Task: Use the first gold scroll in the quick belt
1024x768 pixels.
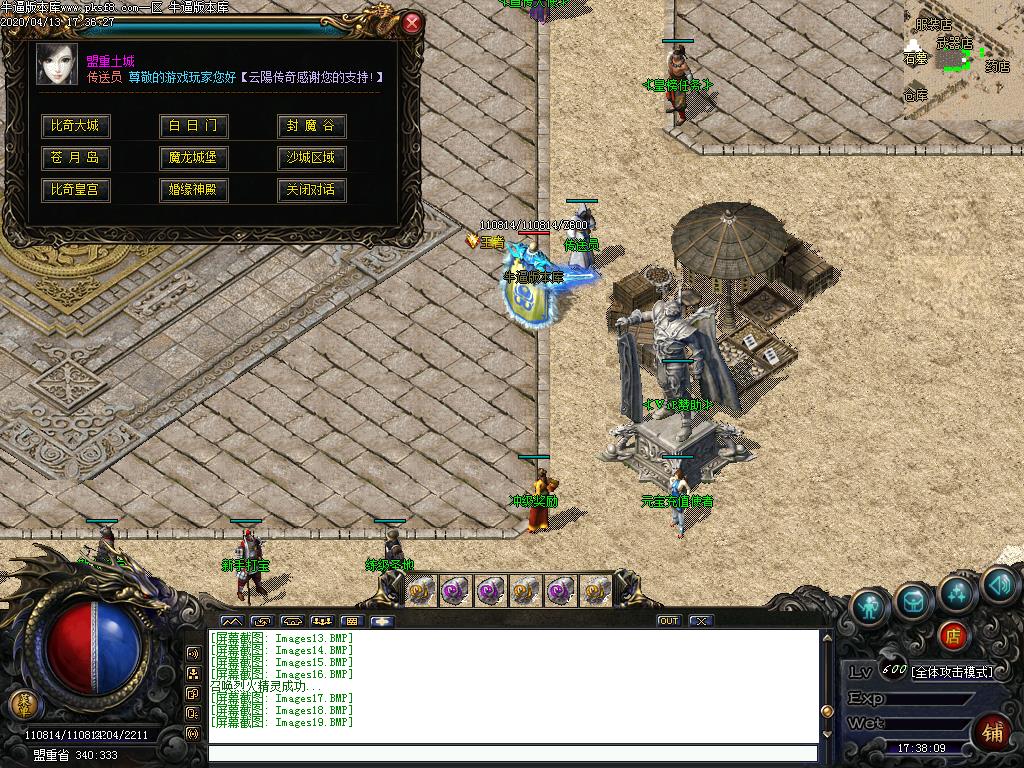Action: [421, 590]
